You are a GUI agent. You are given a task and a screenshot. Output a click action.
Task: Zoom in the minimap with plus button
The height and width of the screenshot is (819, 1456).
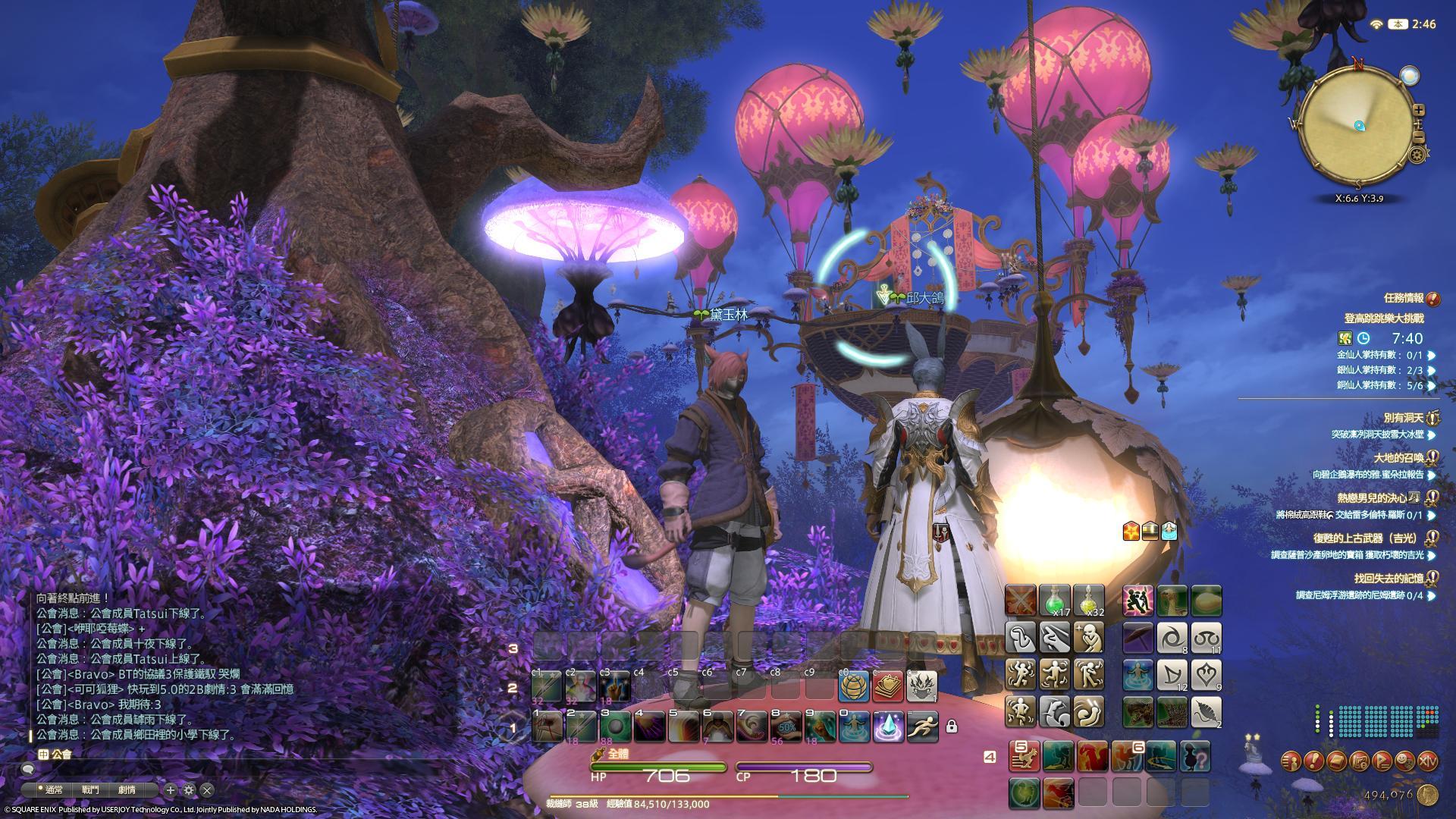point(1420,110)
